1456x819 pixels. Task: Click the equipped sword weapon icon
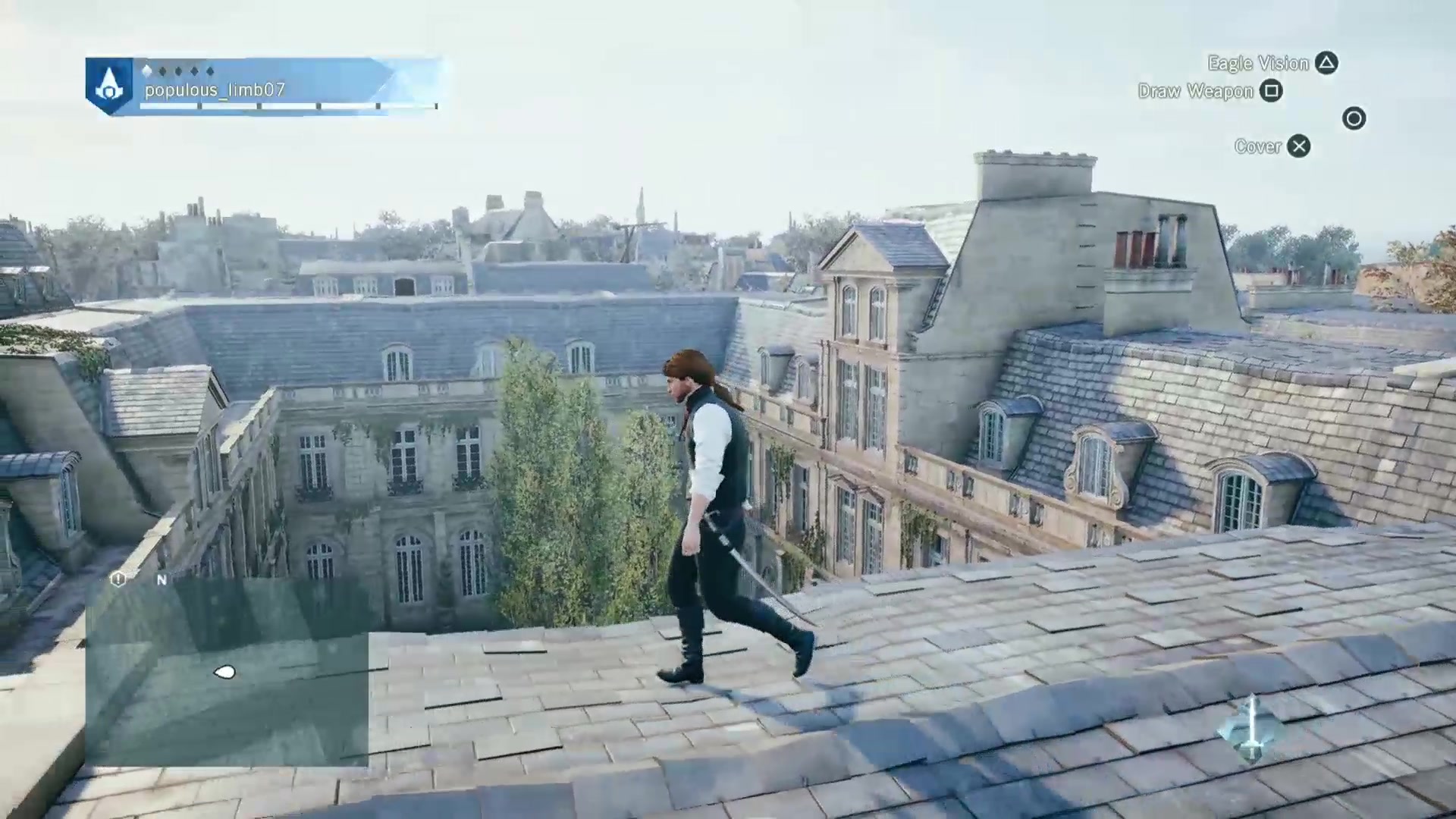(x=1252, y=729)
